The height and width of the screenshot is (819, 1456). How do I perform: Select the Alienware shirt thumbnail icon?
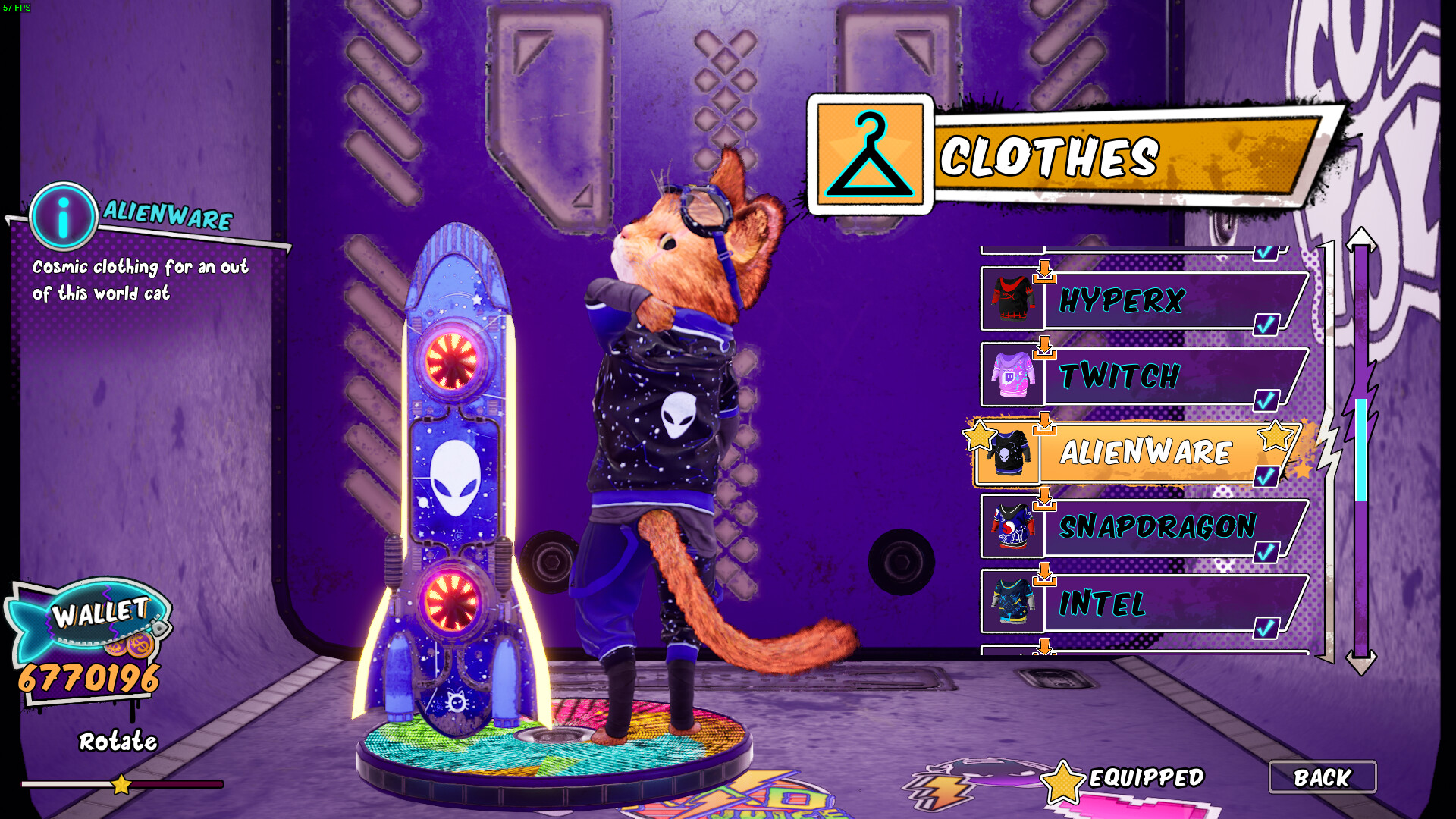[1009, 453]
